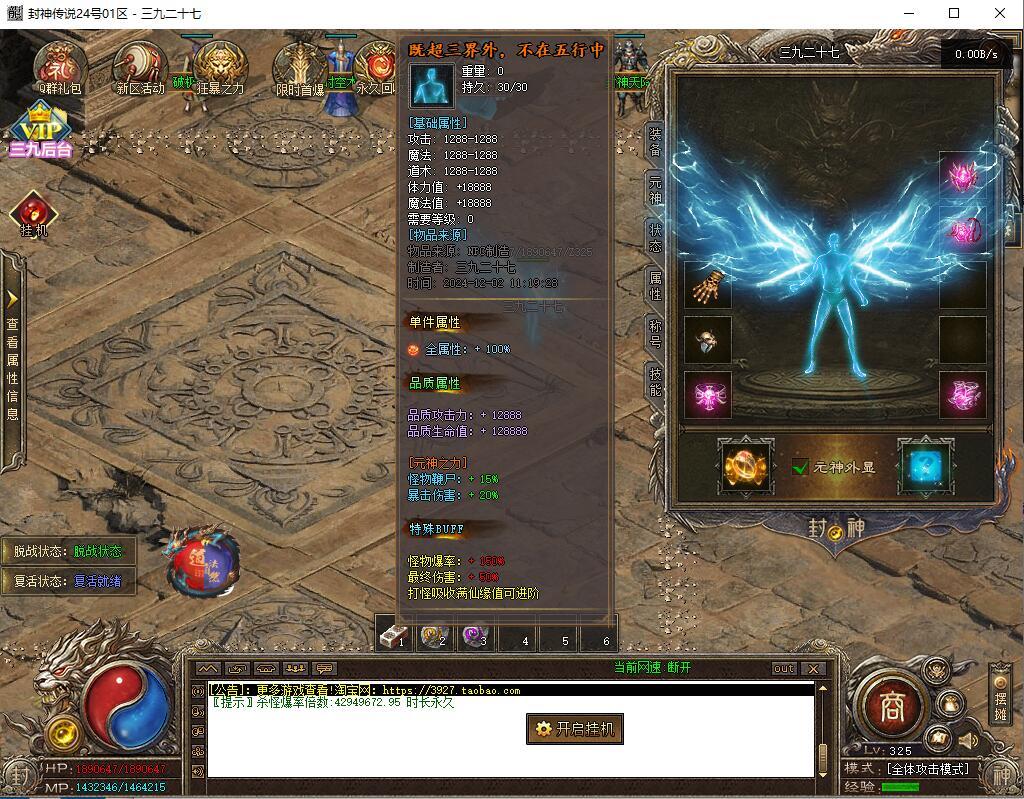
Task: Open the 摆摊 stall button
Action: (x=1000, y=695)
